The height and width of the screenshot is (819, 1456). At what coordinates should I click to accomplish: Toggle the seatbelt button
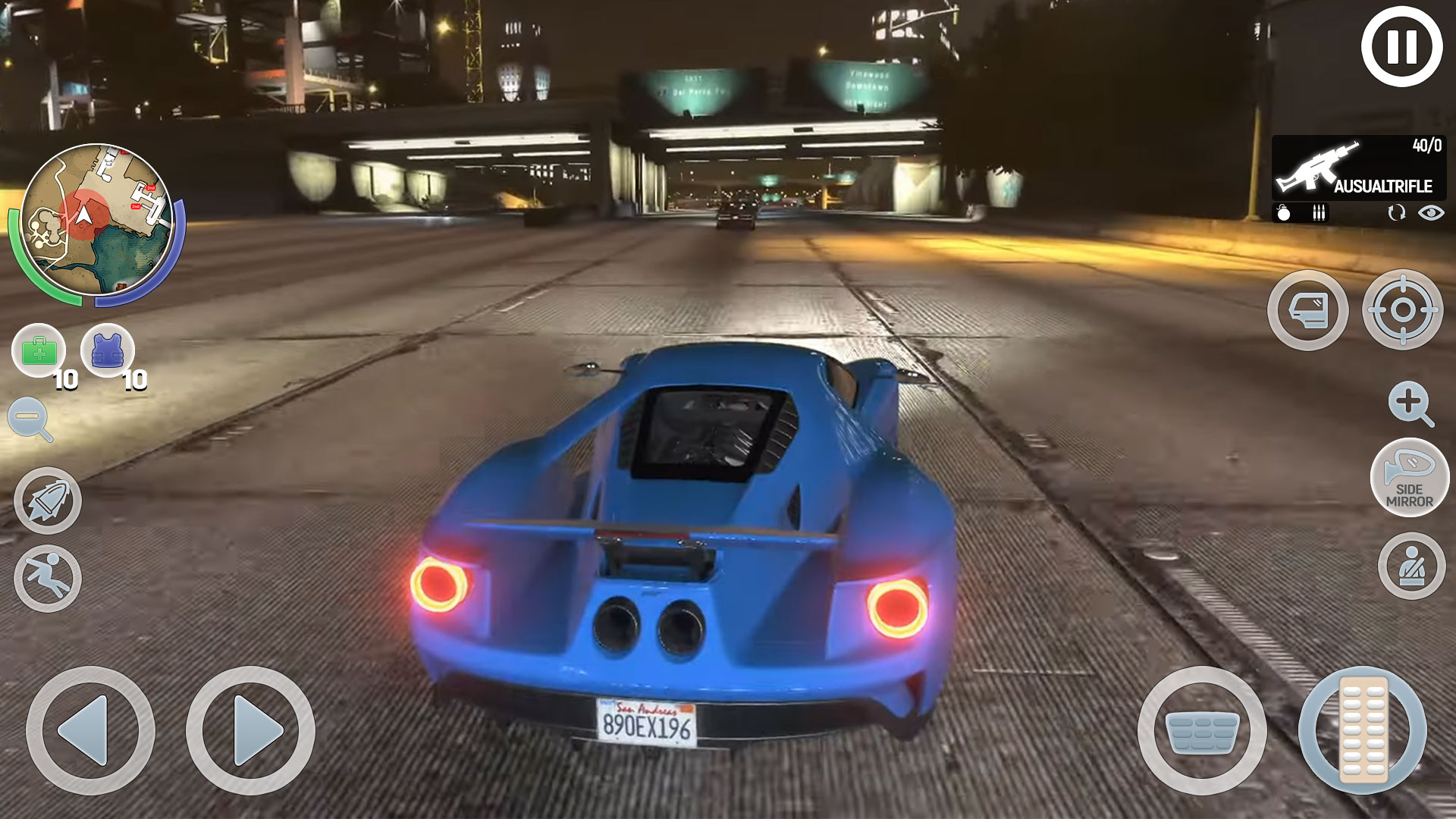click(1411, 566)
